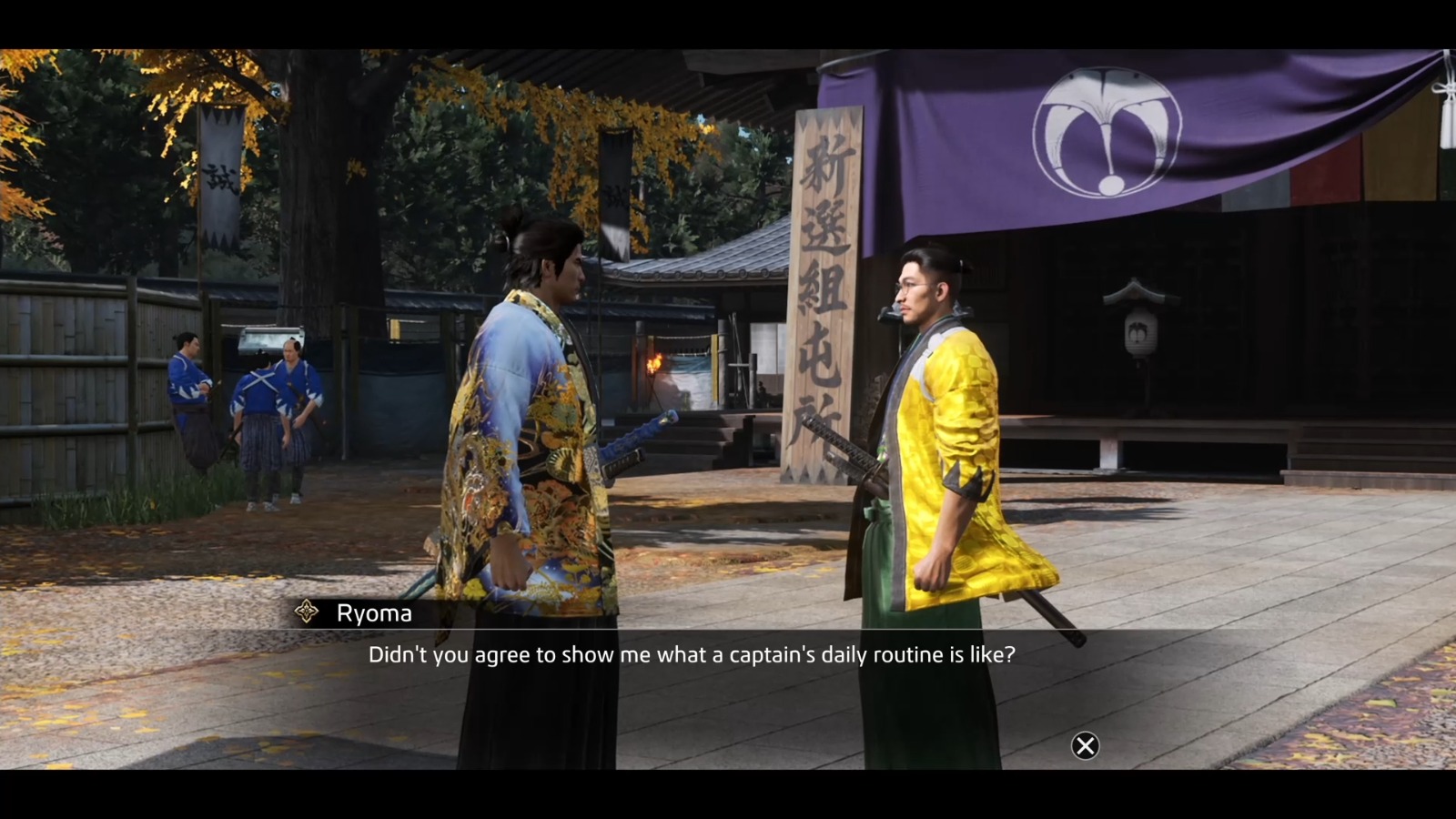Image resolution: width=1456 pixels, height=819 pixels.
Task: Click the X button prompt to advance dialogue
Action: (1085, 746)
